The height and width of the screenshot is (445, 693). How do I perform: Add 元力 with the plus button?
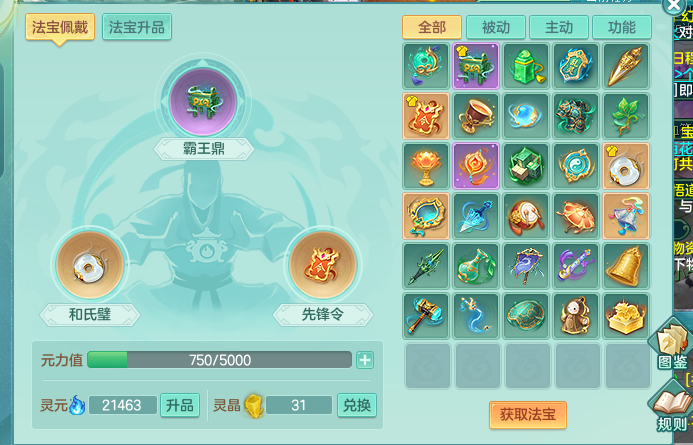pyautogui.click(x=364, y=360)
